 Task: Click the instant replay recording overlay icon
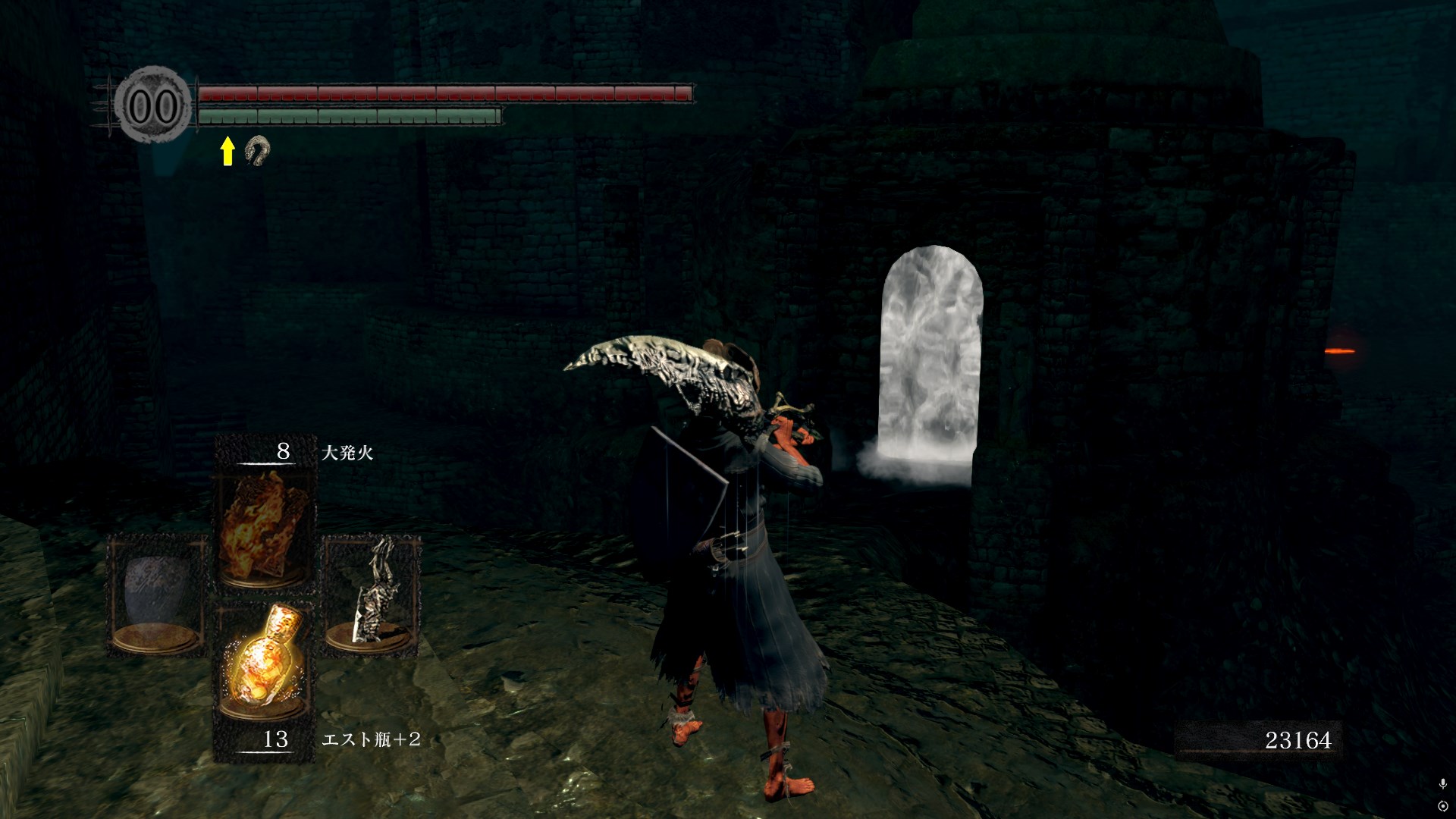pos(1442,805)
